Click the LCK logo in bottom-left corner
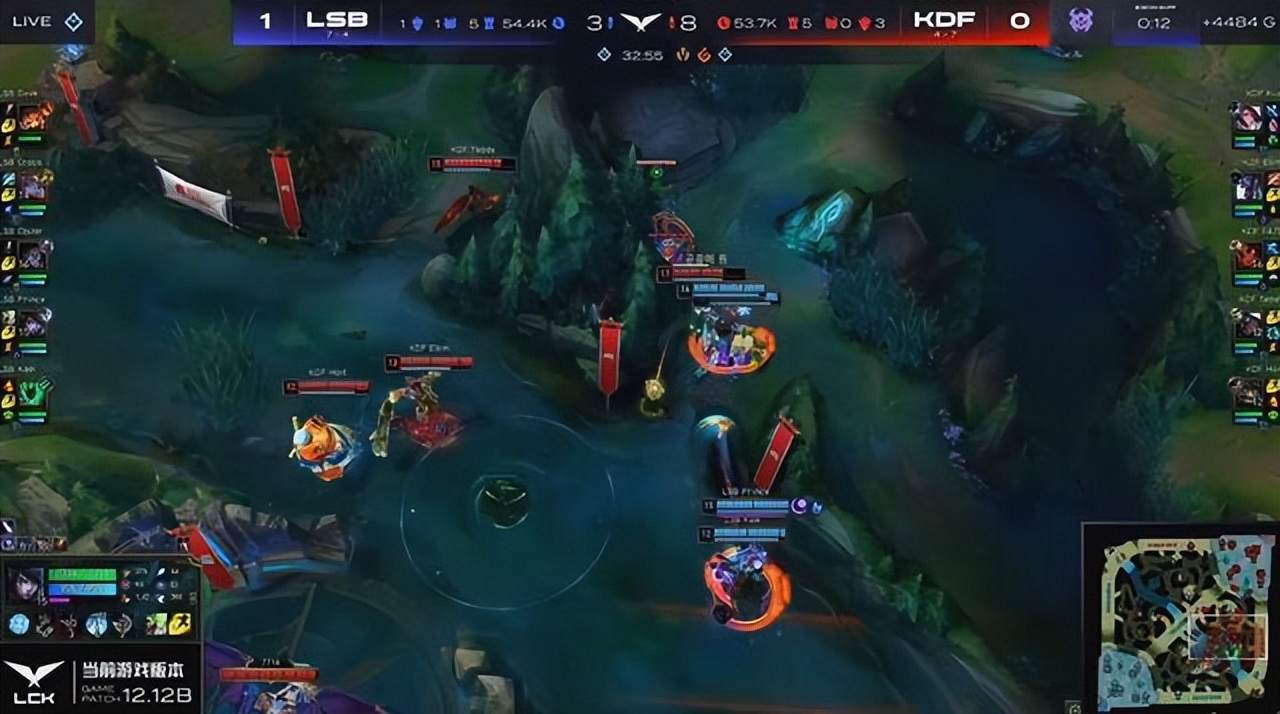1280x714 pixels. point(33,681)
